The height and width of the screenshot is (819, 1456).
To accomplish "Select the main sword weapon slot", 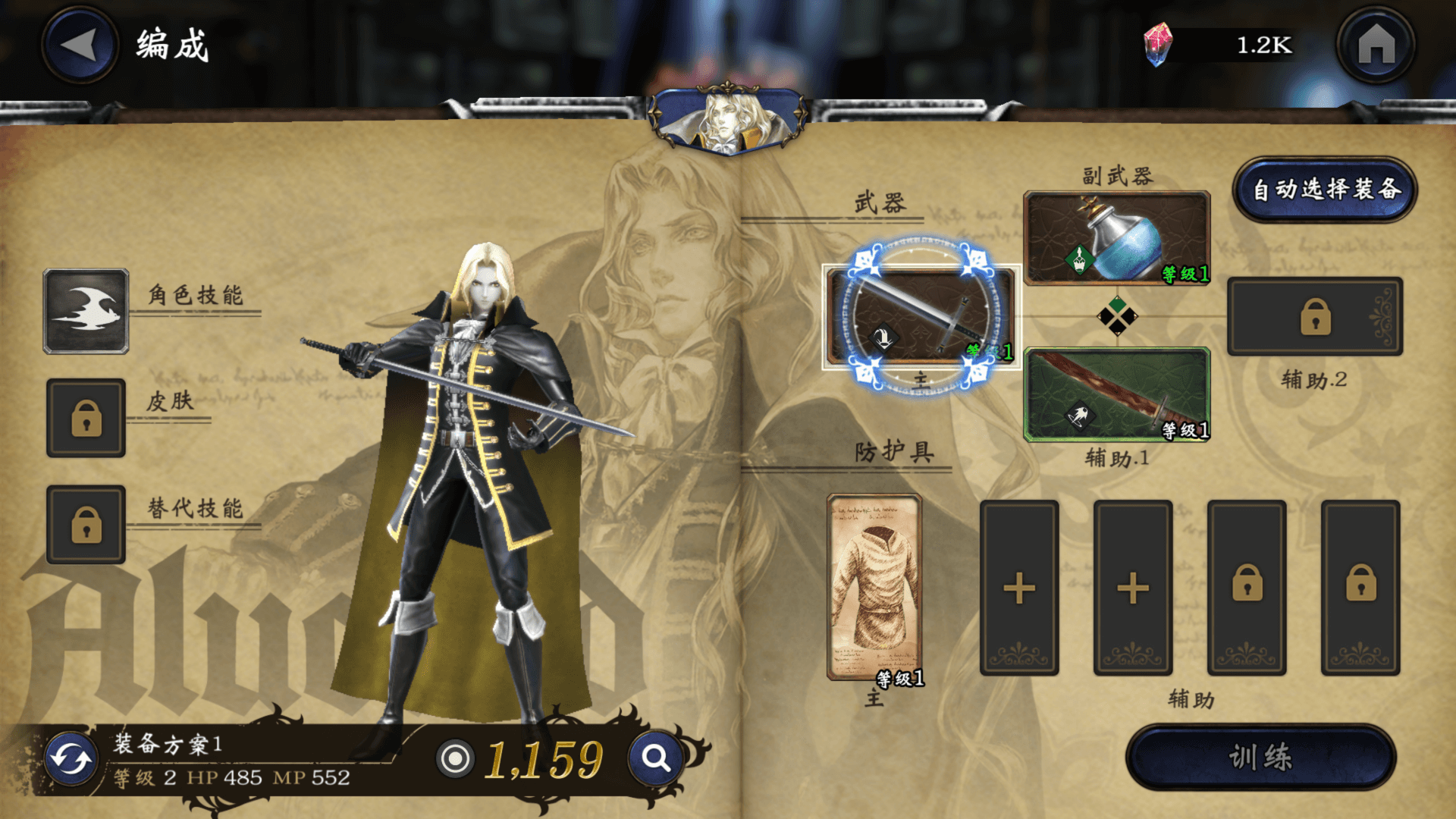I will click(x=921, y=317).
